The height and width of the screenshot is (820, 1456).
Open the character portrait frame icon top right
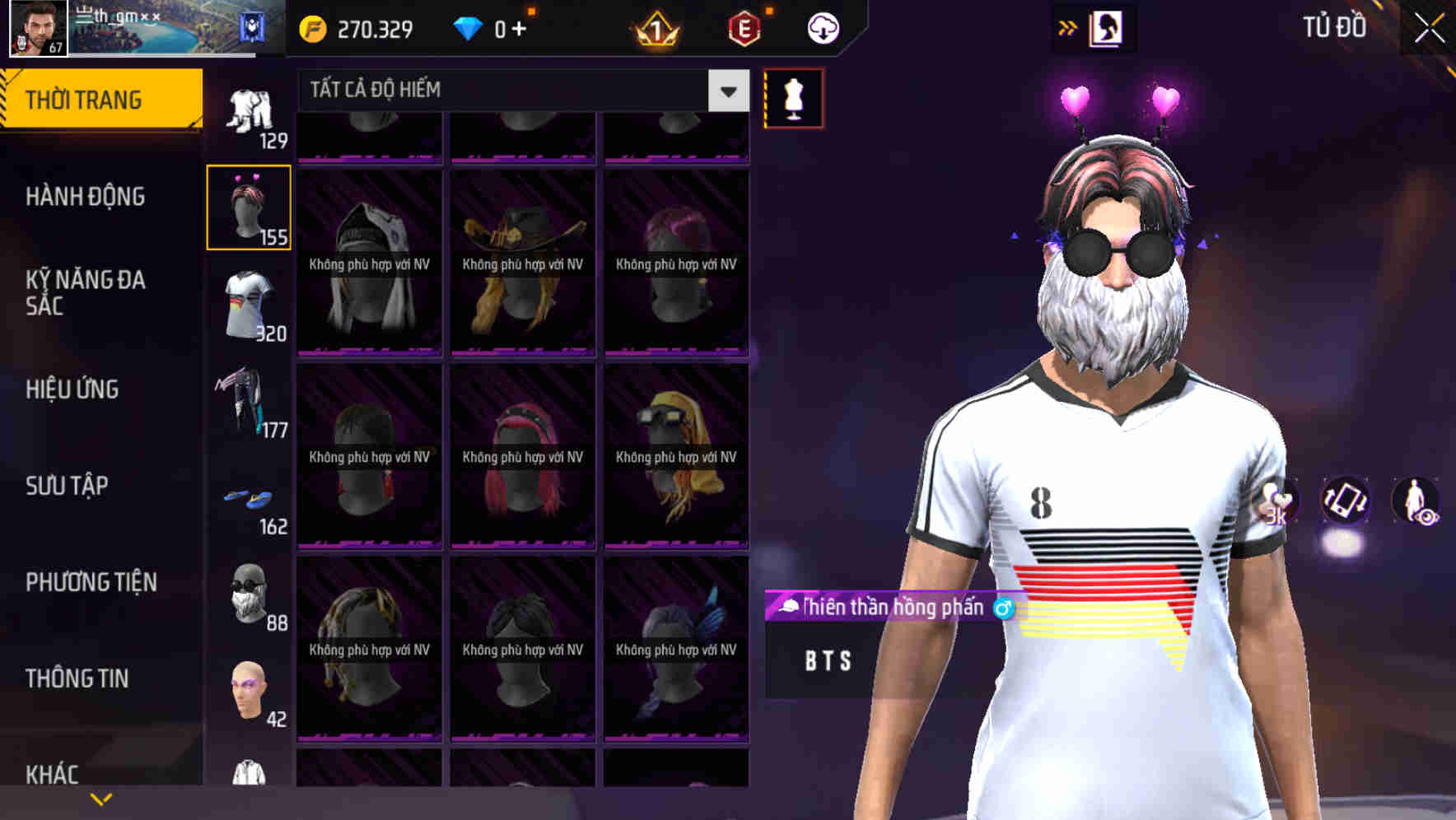[1105, 27]
